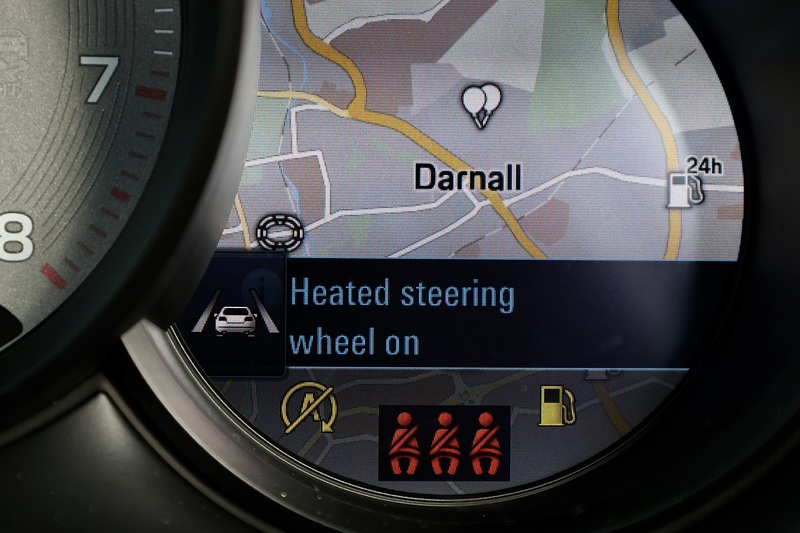This screenshot has height=533, width=800.
Task: Tap the 24h petrol station map marker
Action: point(693,181)
